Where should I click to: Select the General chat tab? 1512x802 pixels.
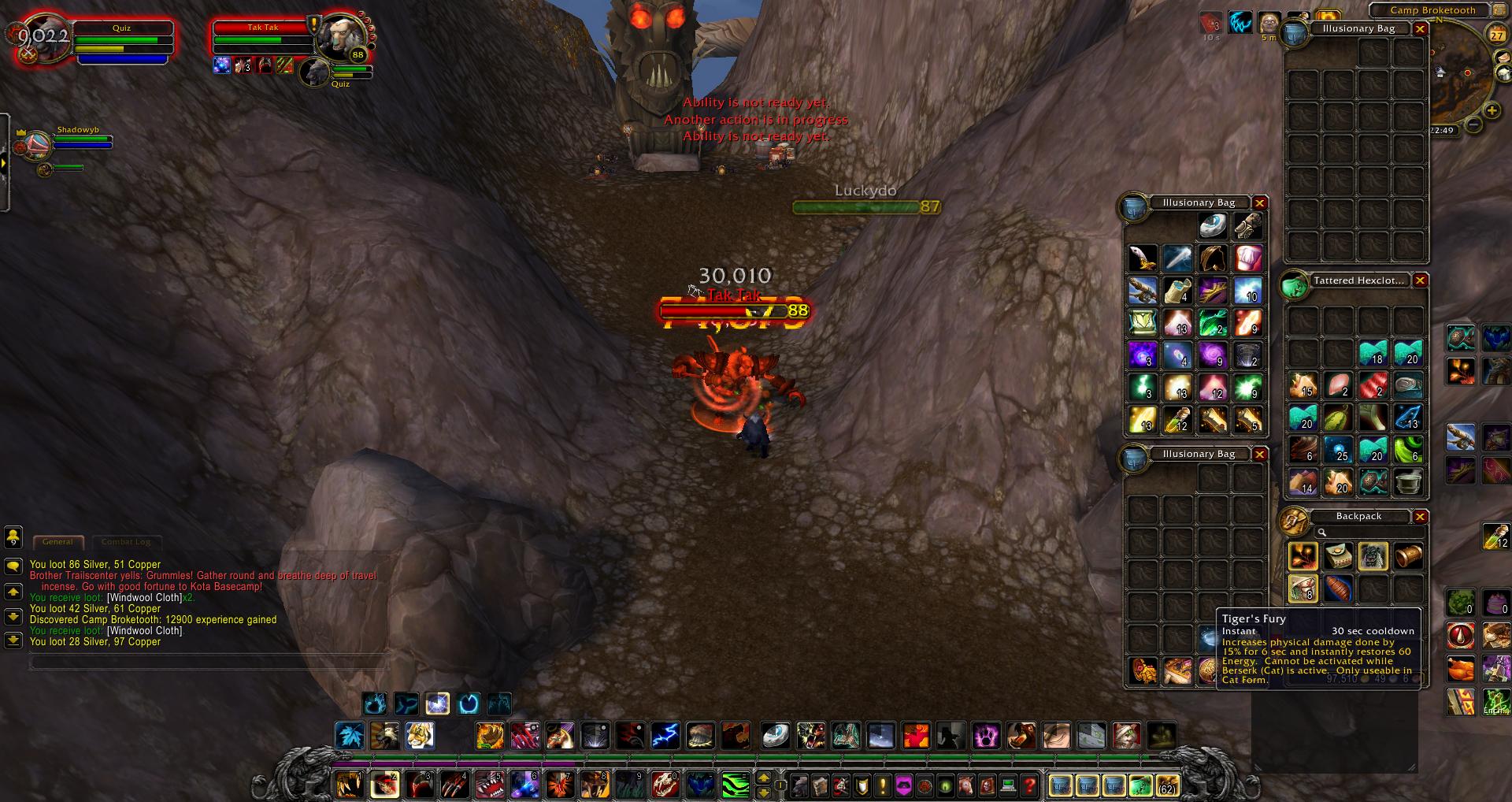[x=57, y=542]
